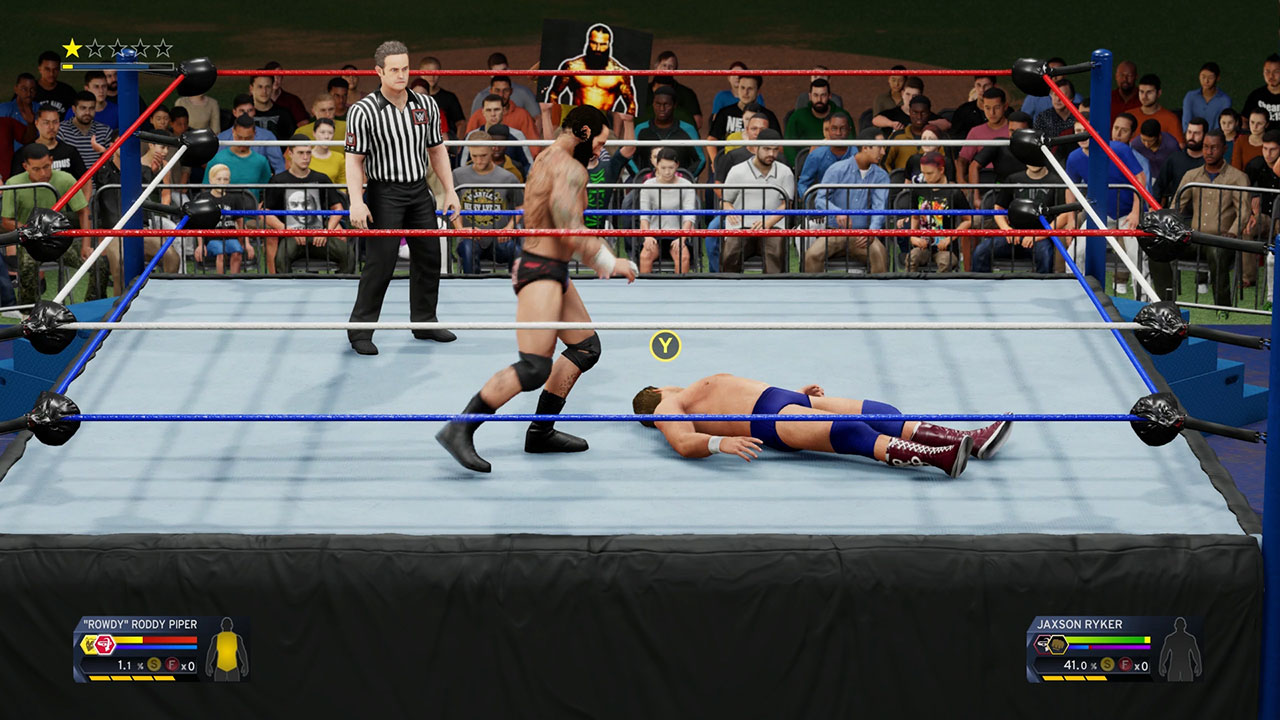The width and height of the screenshot is (1280, 720).
Task: Click Ryker's hexagonal signature badge outline
Action: [x=1042, y=645]
